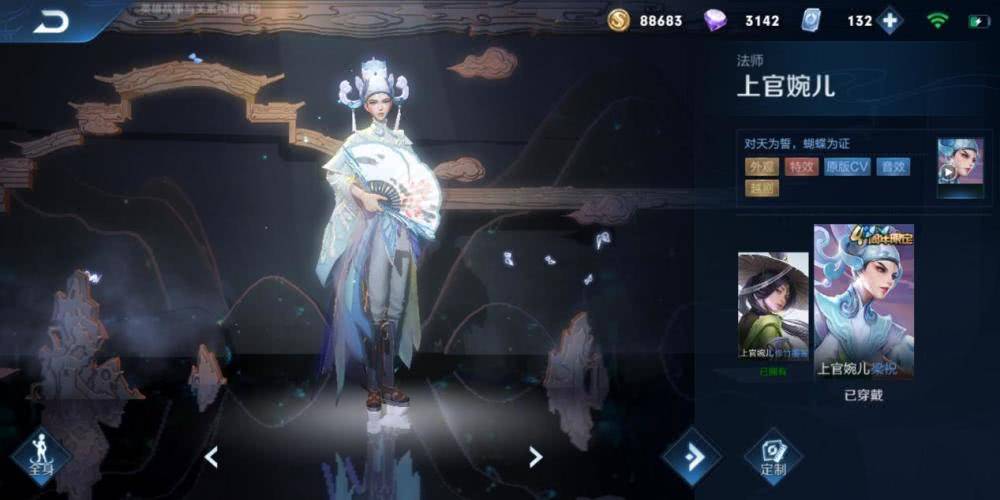Screen dimensions: 1000x500
Task: Select the 音效 sound effects tag
Action: 893,167
